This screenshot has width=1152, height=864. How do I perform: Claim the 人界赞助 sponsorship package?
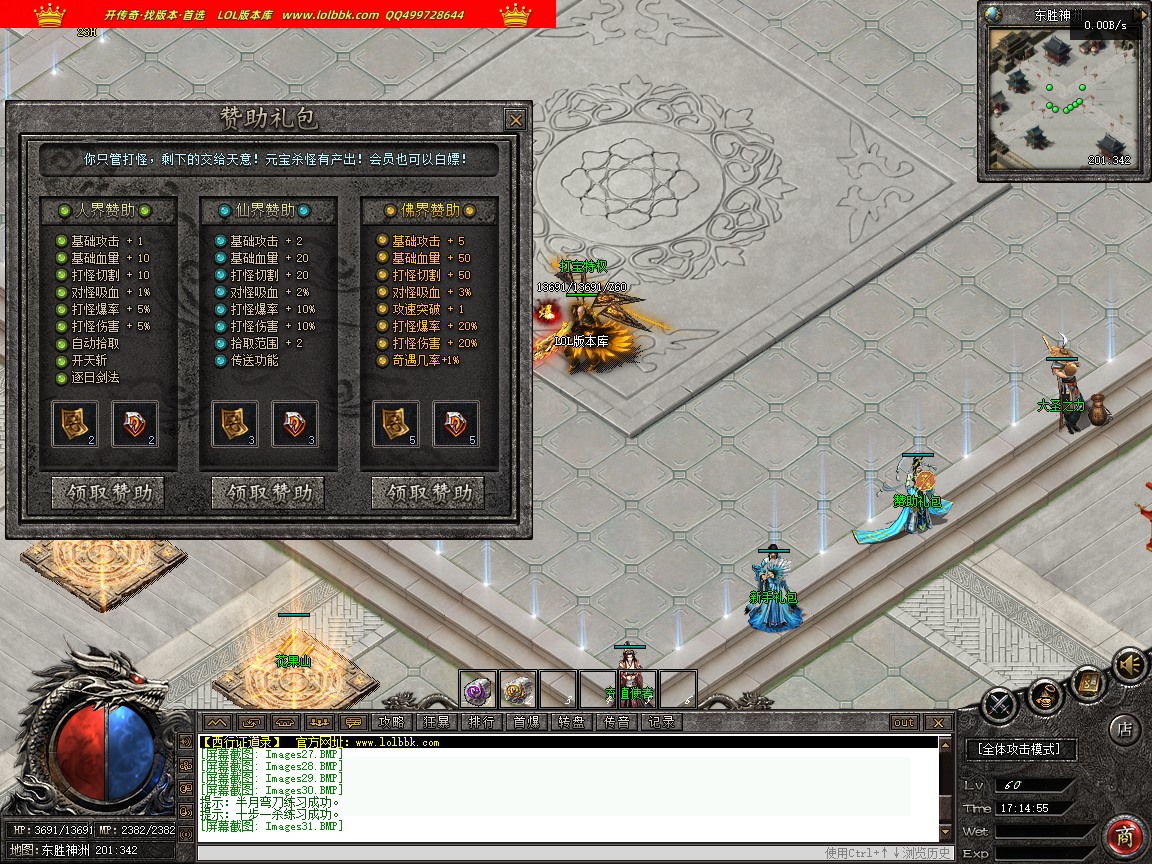pos(108,493)
